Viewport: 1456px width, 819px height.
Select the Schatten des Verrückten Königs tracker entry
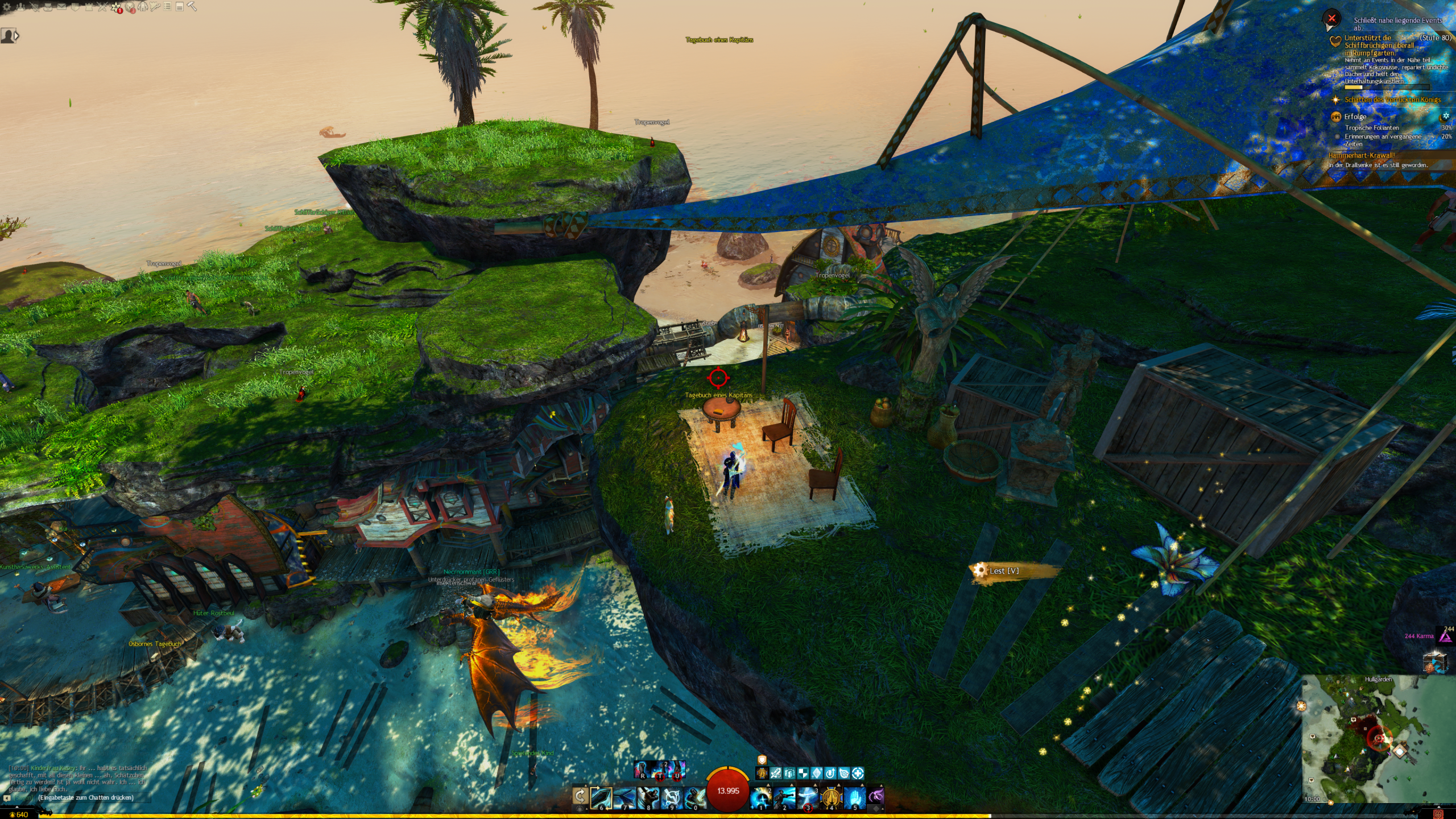(x=1392, y=100)
